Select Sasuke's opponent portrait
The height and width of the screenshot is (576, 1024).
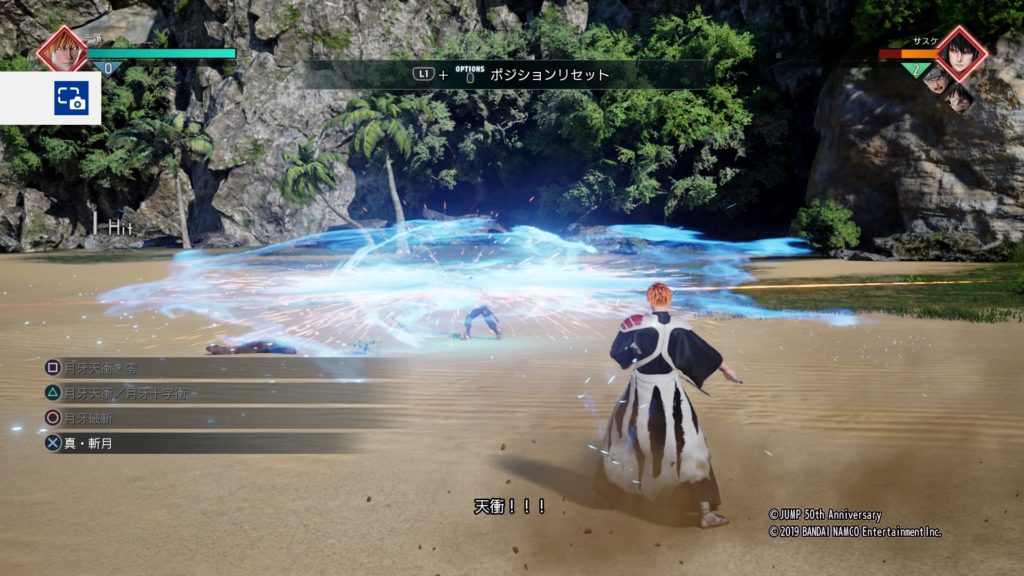[x=962, y=52]
